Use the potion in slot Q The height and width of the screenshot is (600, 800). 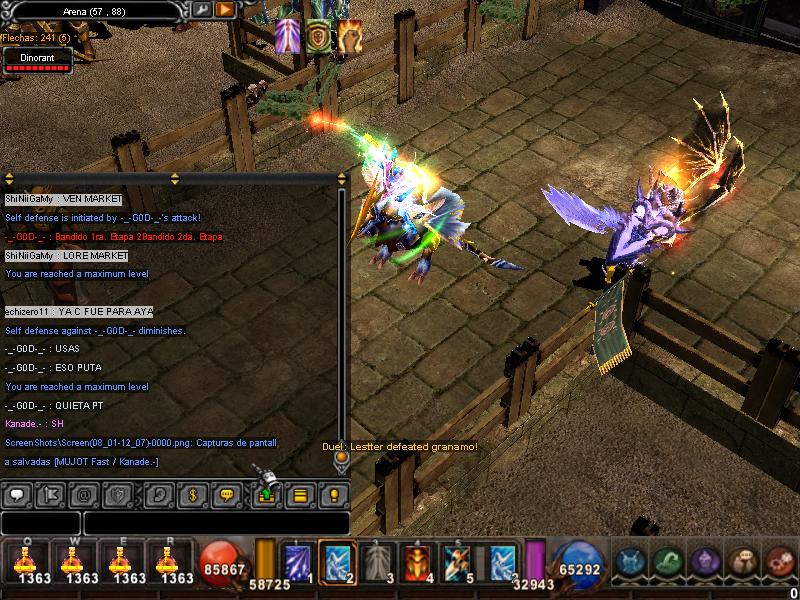[x=24, y=561]
